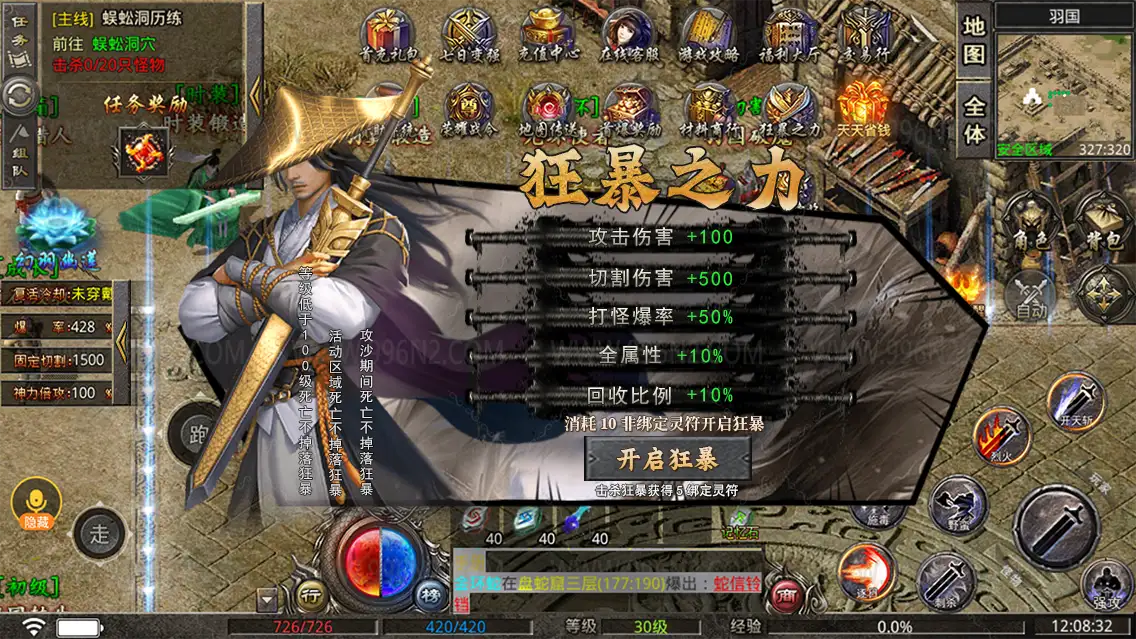Screen dimensions: 1136x639
Task: Open the 首充礼包 gift icon
Action: tap(386, 36)
